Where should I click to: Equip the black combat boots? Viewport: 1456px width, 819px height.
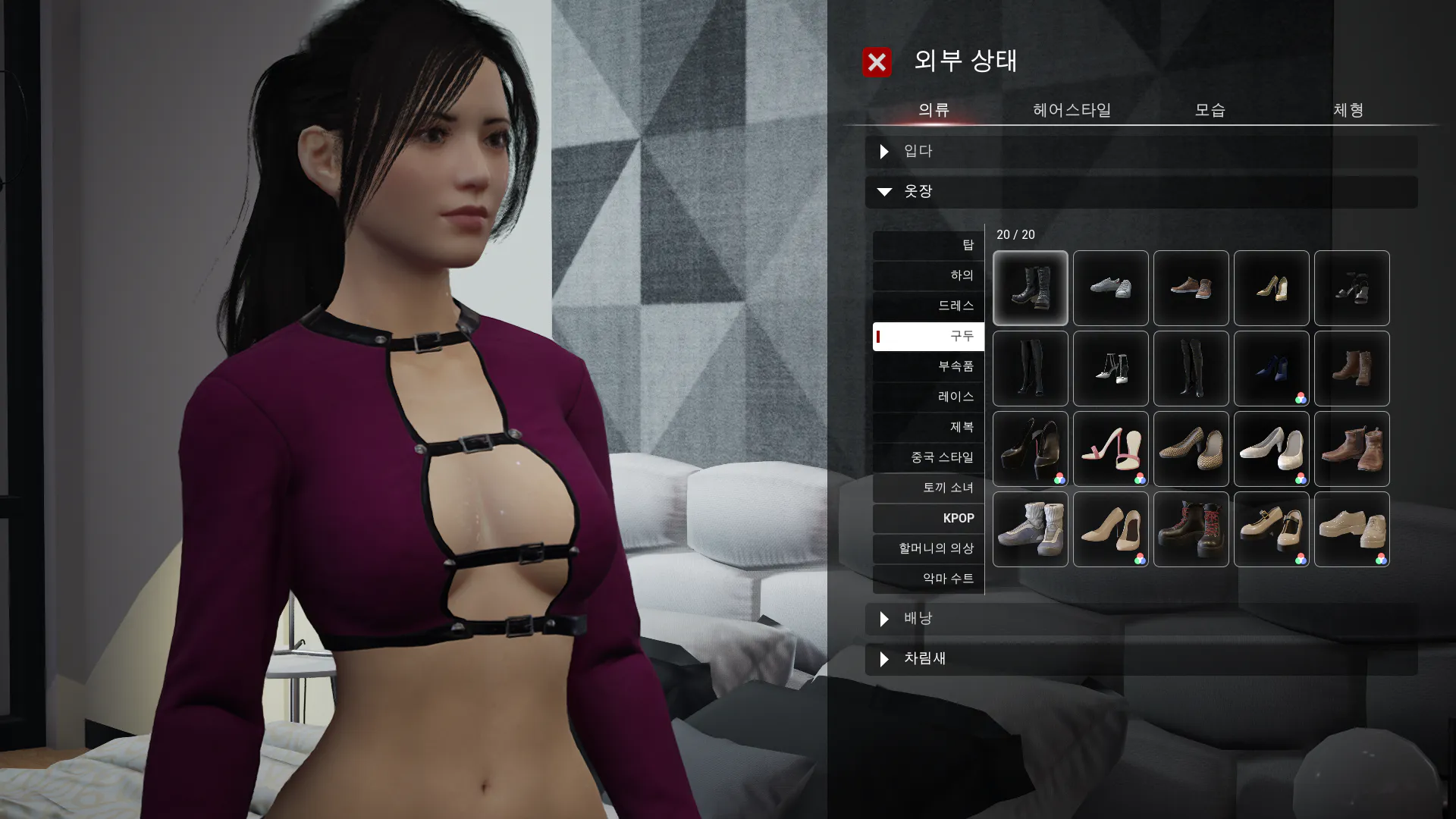pyautogui.click(x=1030, y=288)
